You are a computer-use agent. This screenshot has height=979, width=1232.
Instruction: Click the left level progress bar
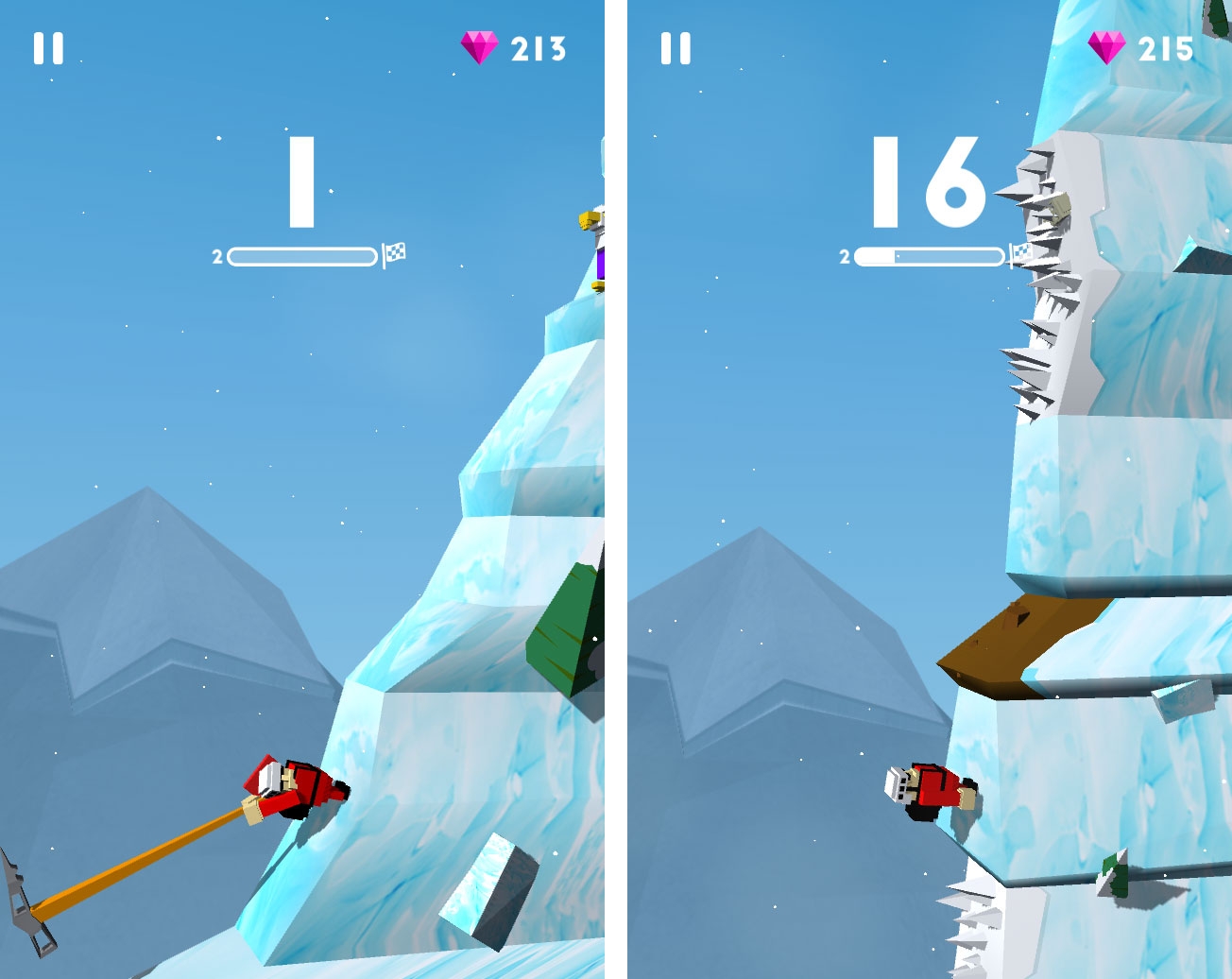click(x=302, y=254)
